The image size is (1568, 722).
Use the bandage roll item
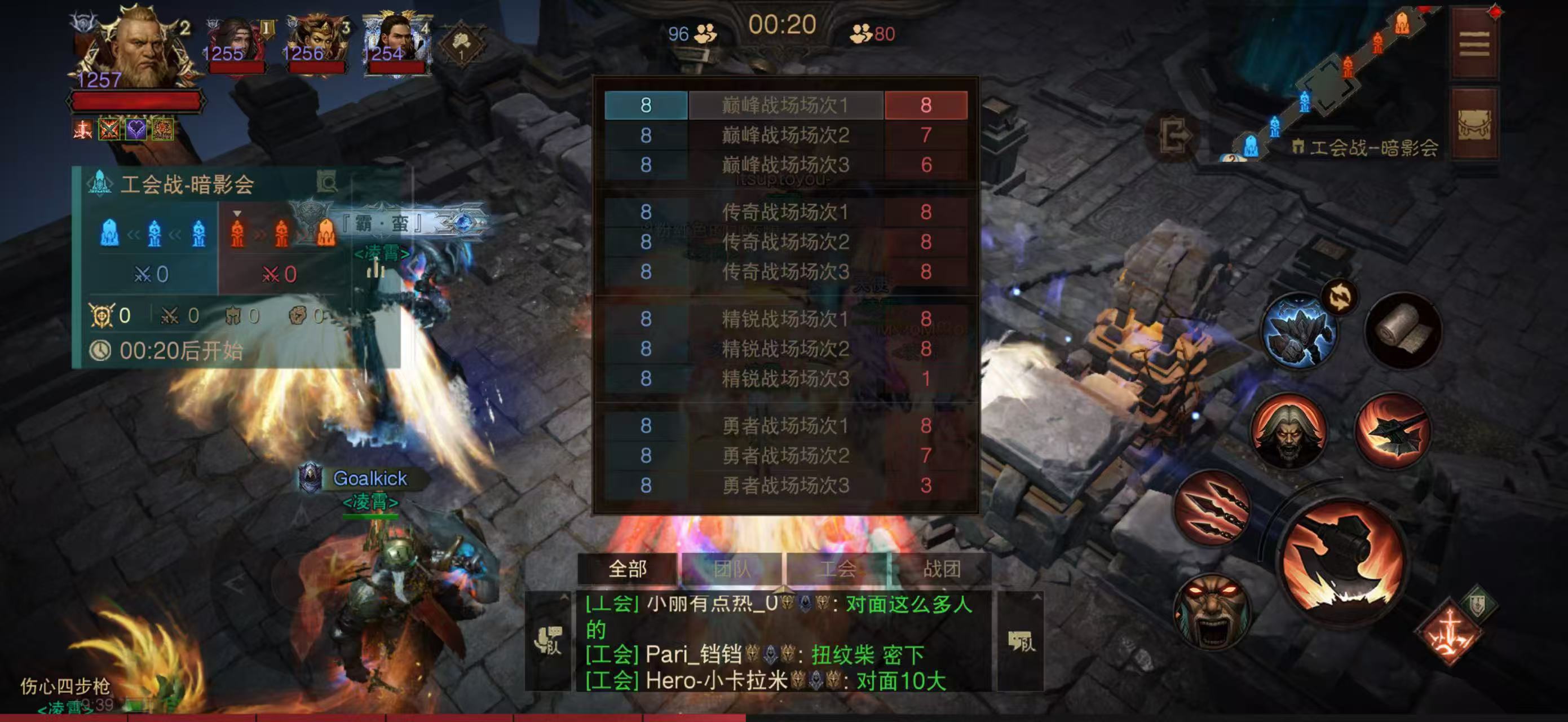tap(1403, 331)
